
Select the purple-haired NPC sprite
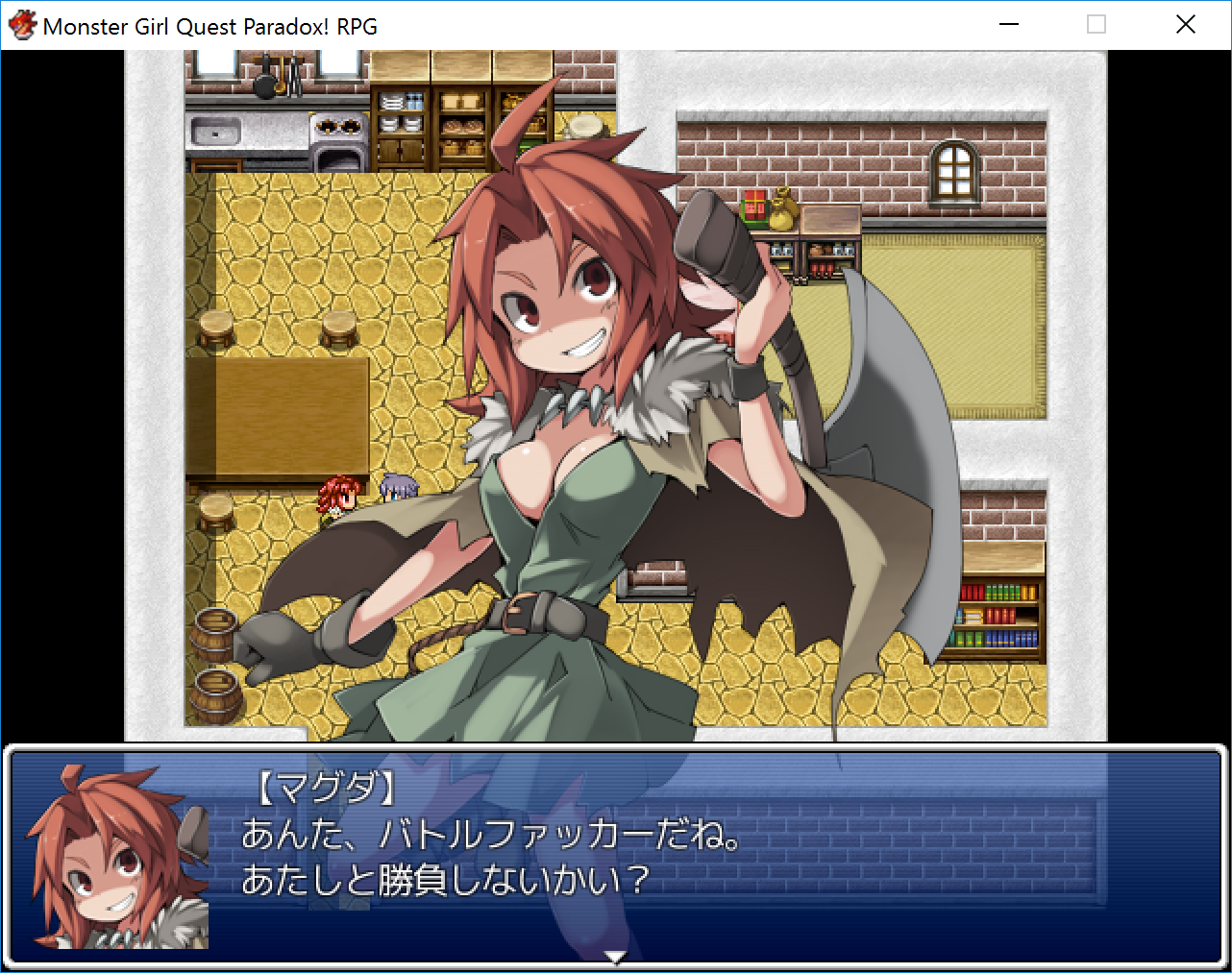397,488
